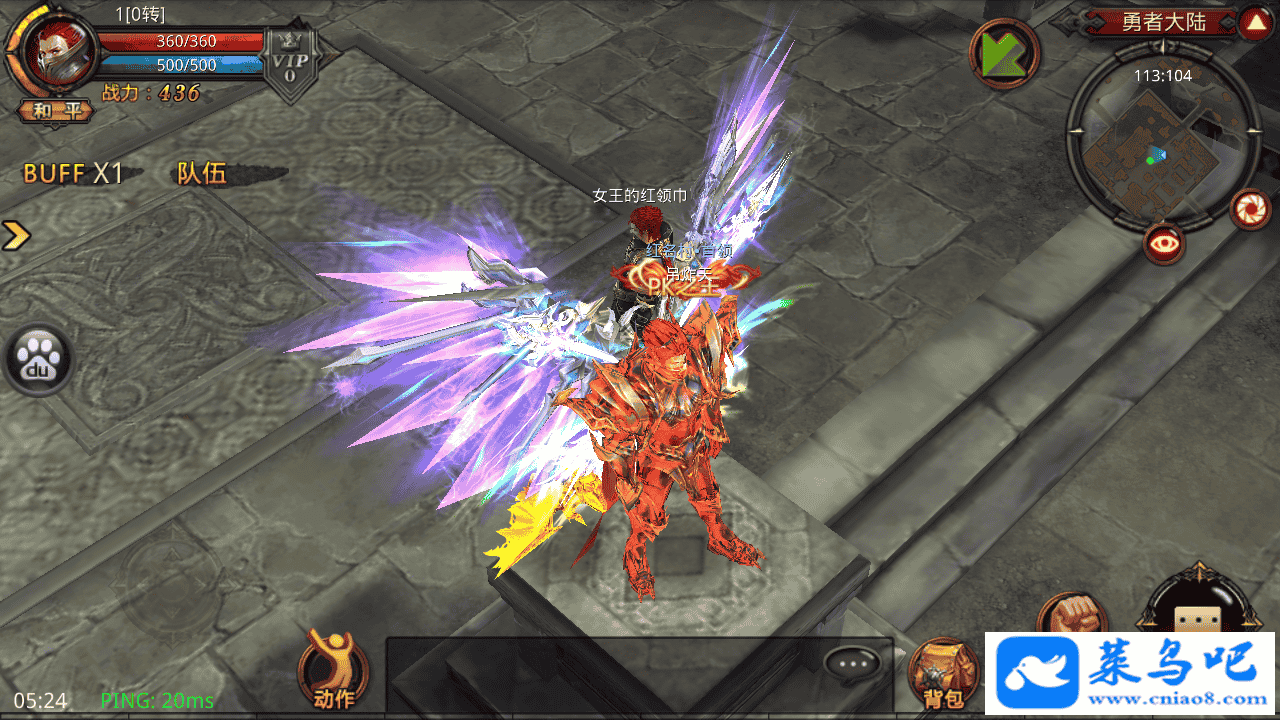Screen dimensions: 1280x720
Task: Click the green arrow icon button
Action: point(1004,54)
